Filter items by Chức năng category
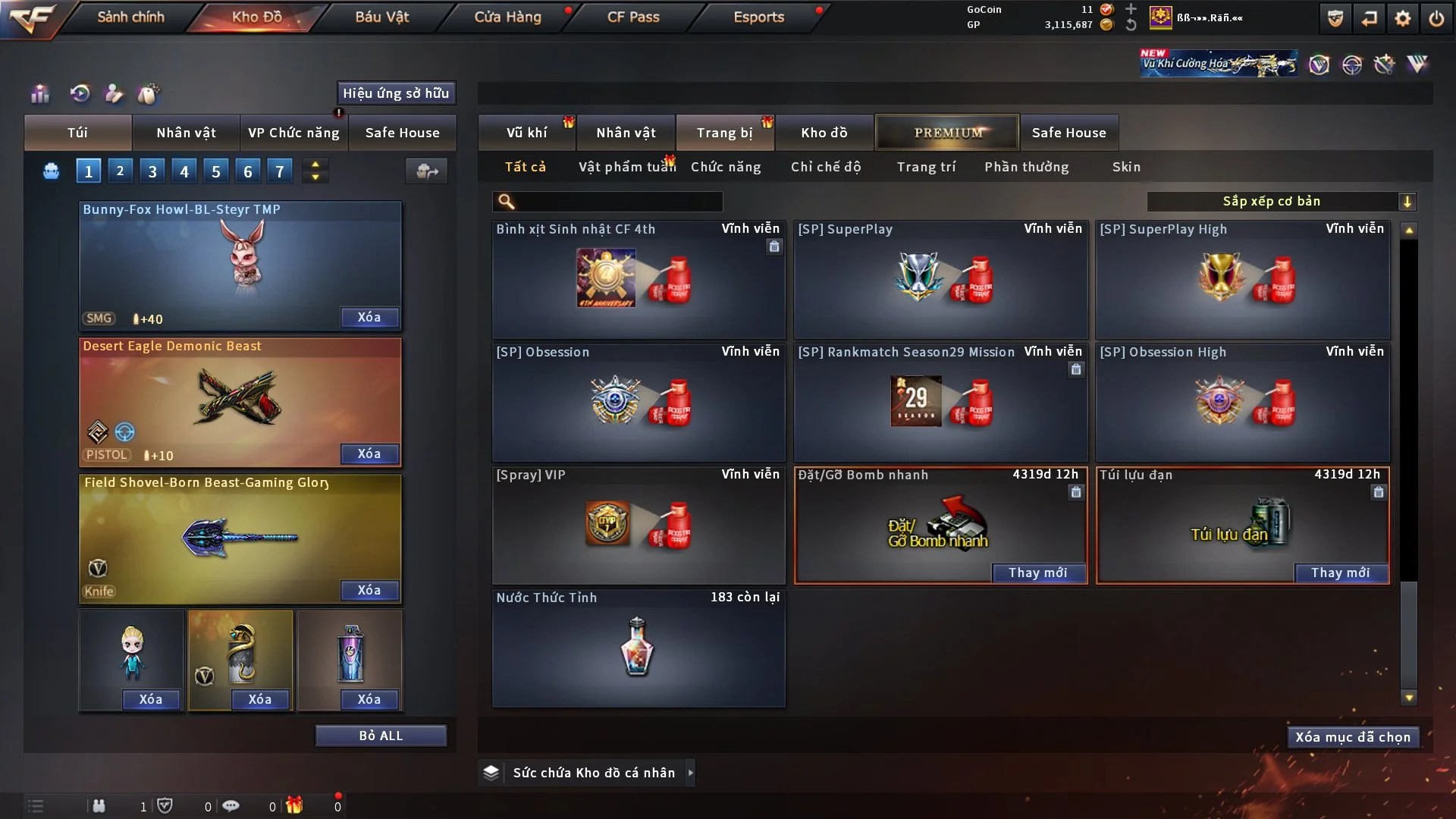 click(x=726, y=167)
